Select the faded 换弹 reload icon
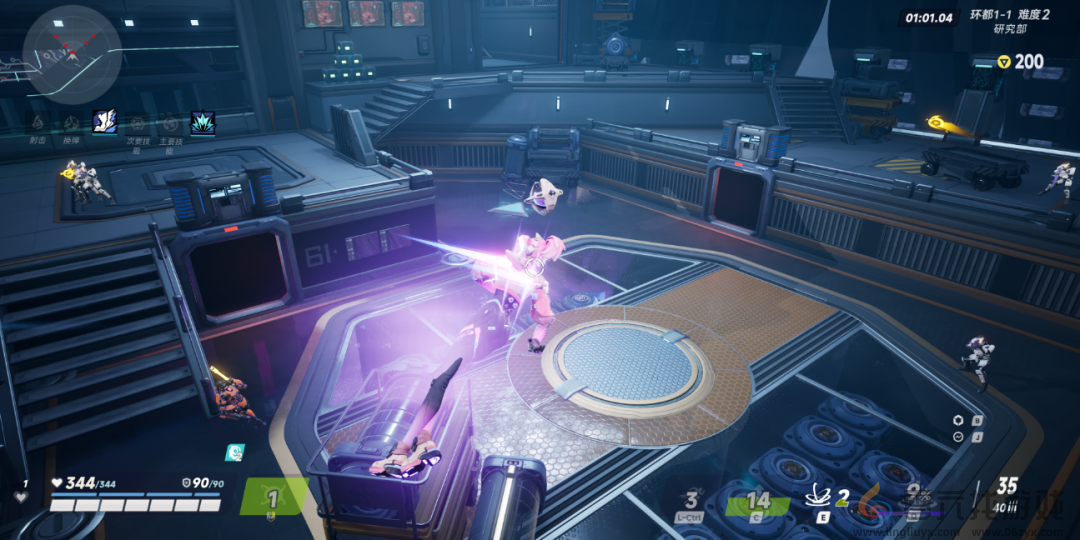 pos(71,122)
